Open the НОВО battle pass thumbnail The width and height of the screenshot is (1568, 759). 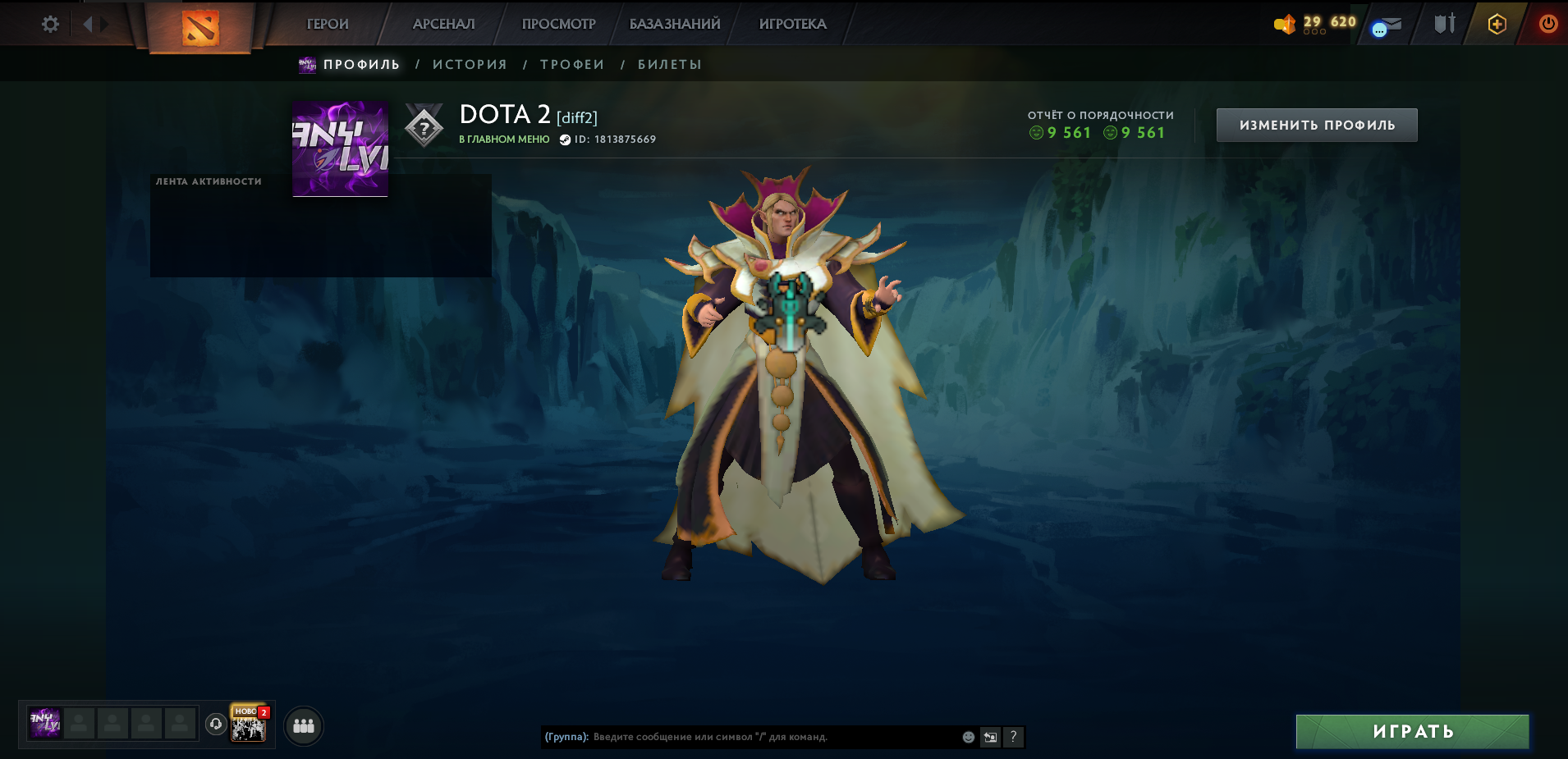pos(246,725)
